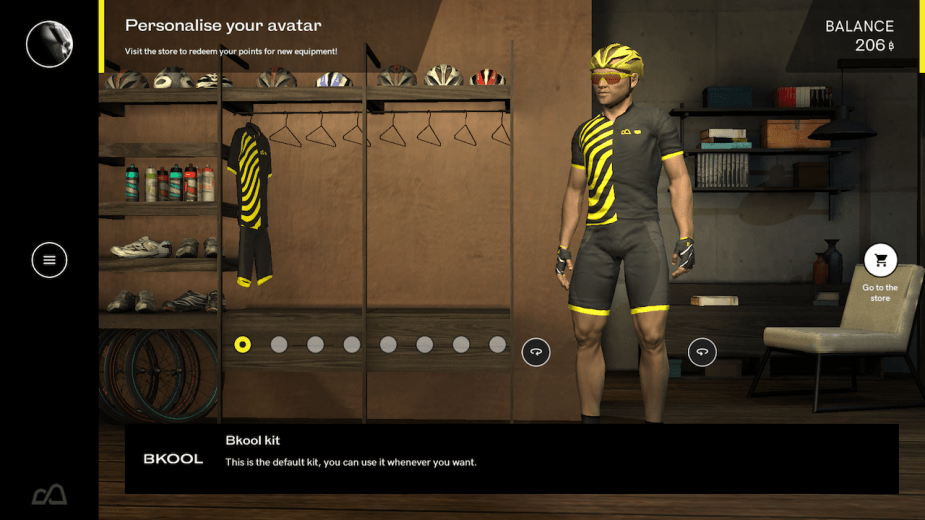Rotate avatar using button nearest the armchair
The width and height of the screenshot is (925, 520).
(x=702, y=351)
